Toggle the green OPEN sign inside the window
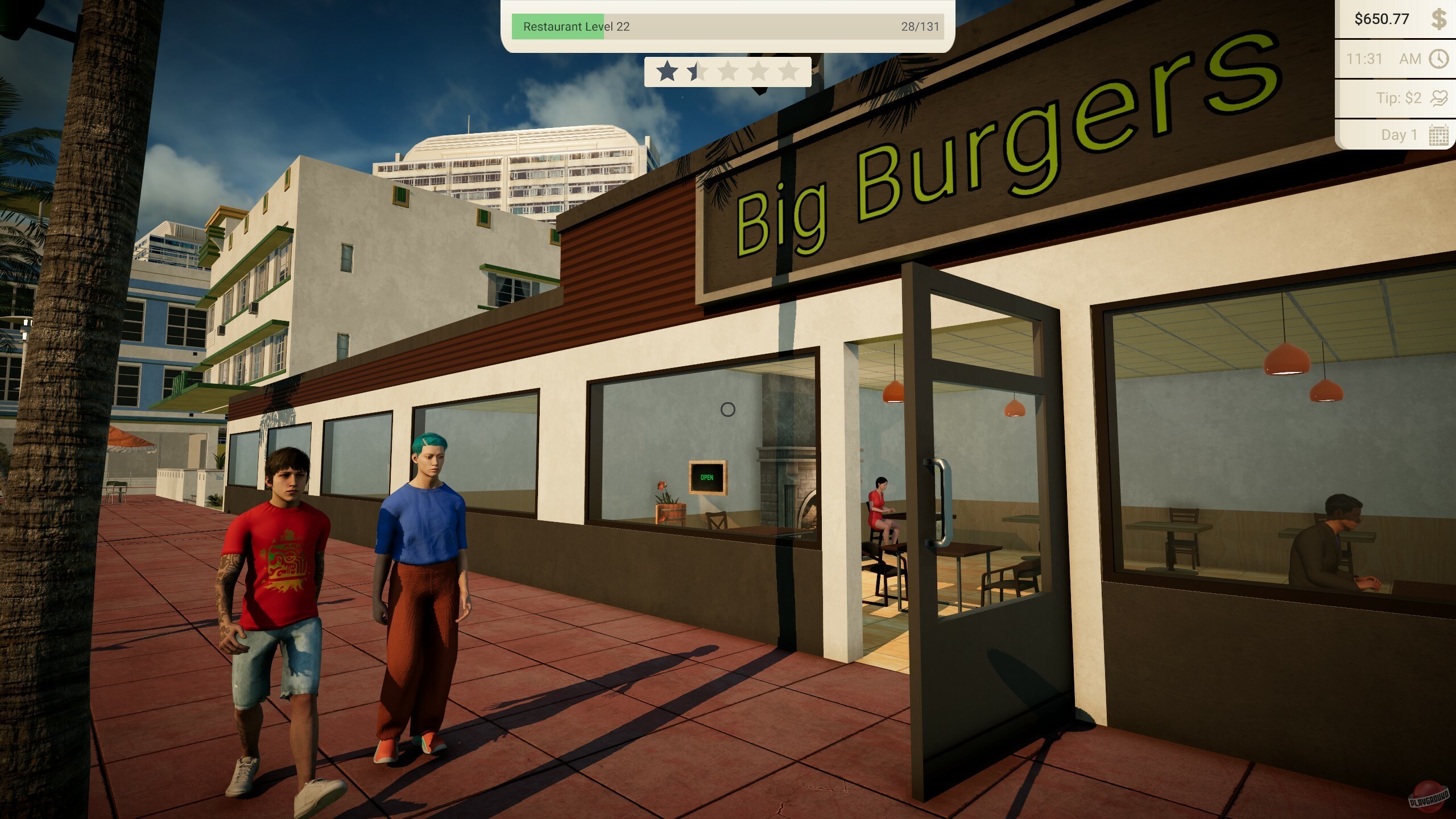 coord(706,476)
